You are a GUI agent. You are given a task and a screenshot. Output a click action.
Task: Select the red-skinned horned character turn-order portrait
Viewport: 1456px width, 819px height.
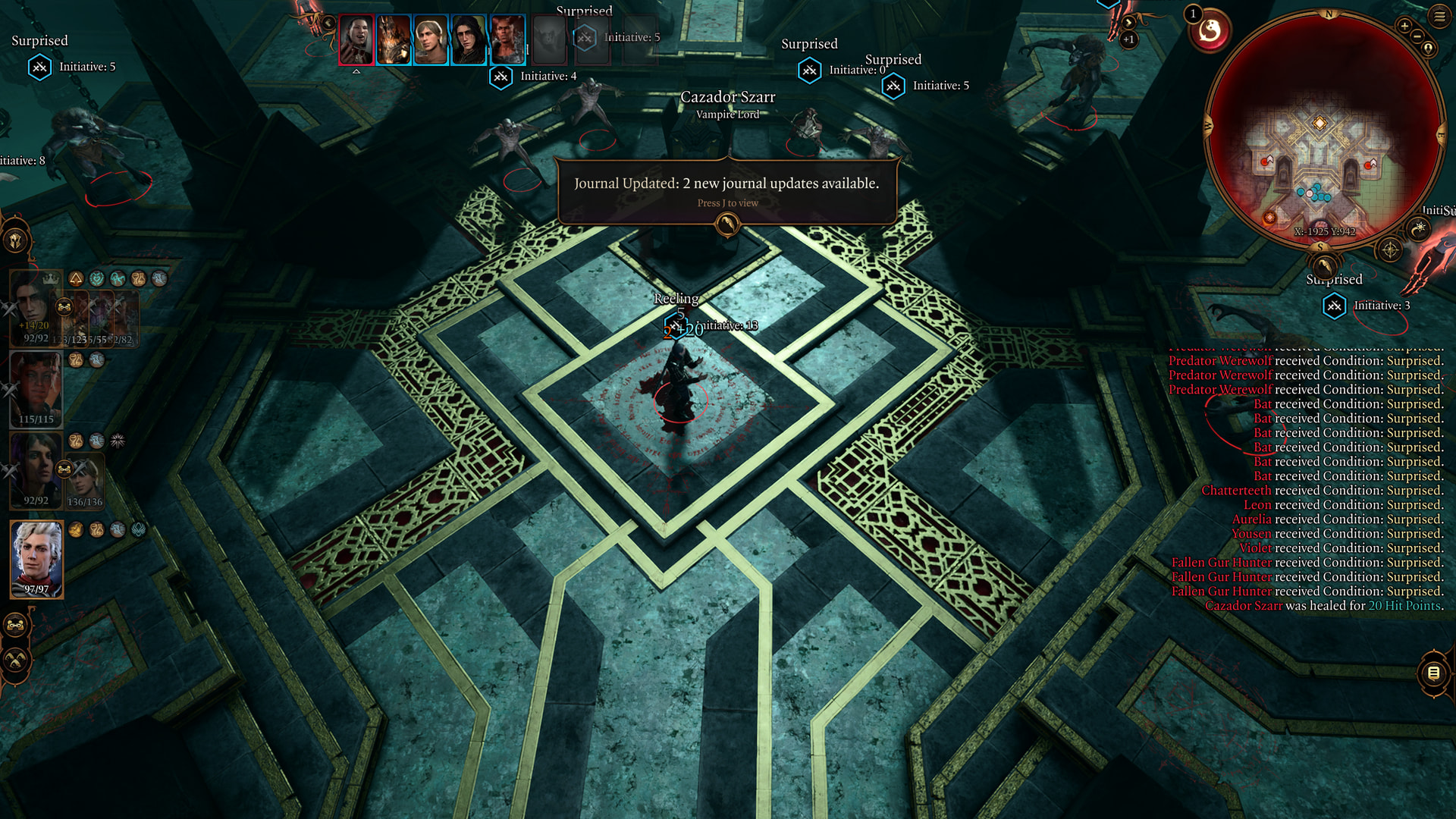coord(507,39)
